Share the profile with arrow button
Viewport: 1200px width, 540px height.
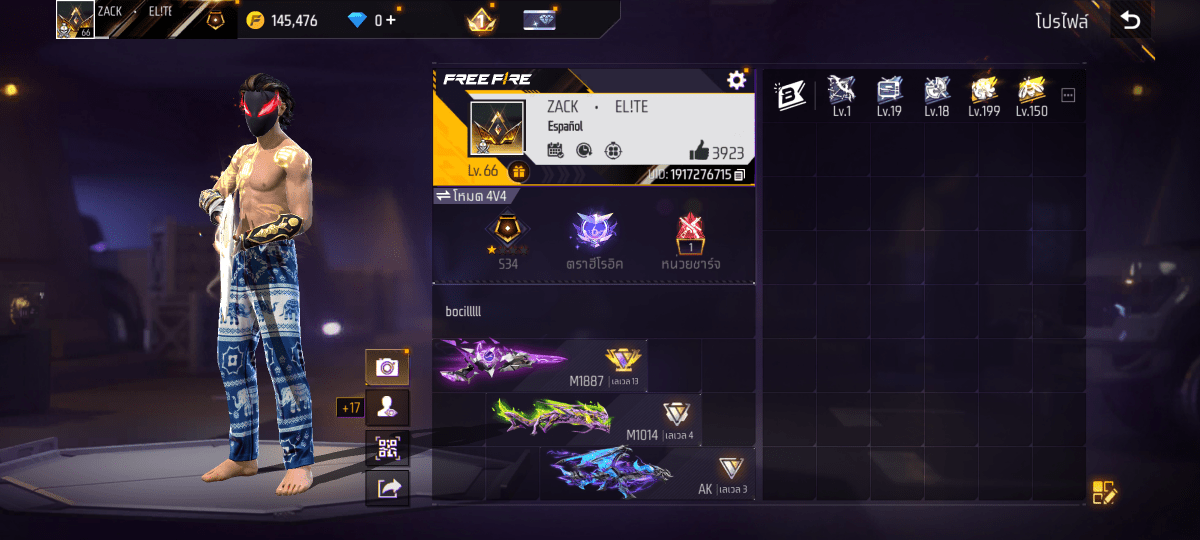(x=387, y=488)
